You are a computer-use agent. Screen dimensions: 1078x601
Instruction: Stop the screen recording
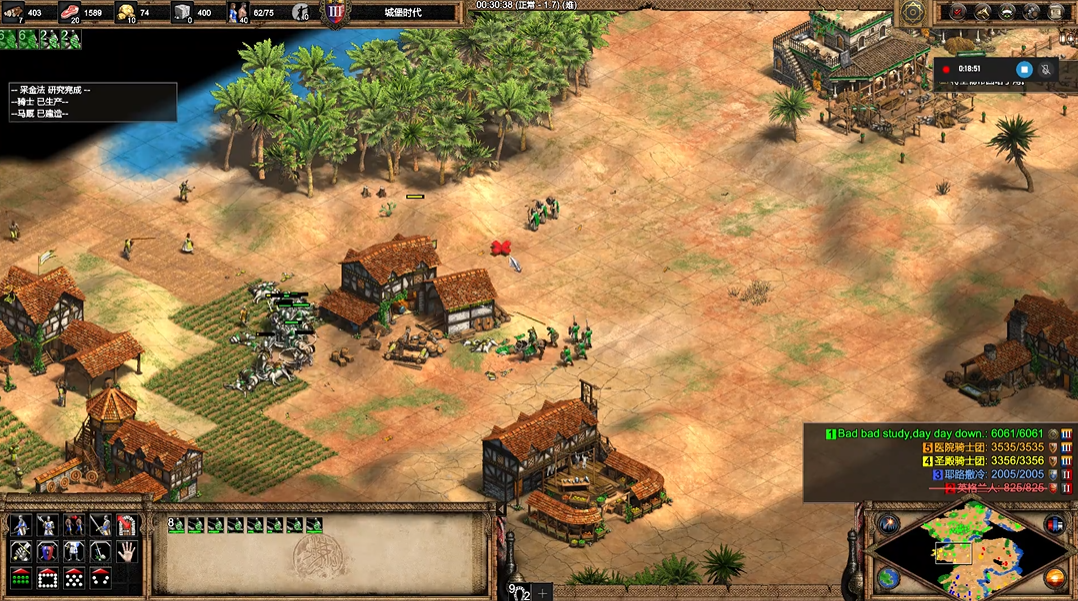[x=1023, y=69]
